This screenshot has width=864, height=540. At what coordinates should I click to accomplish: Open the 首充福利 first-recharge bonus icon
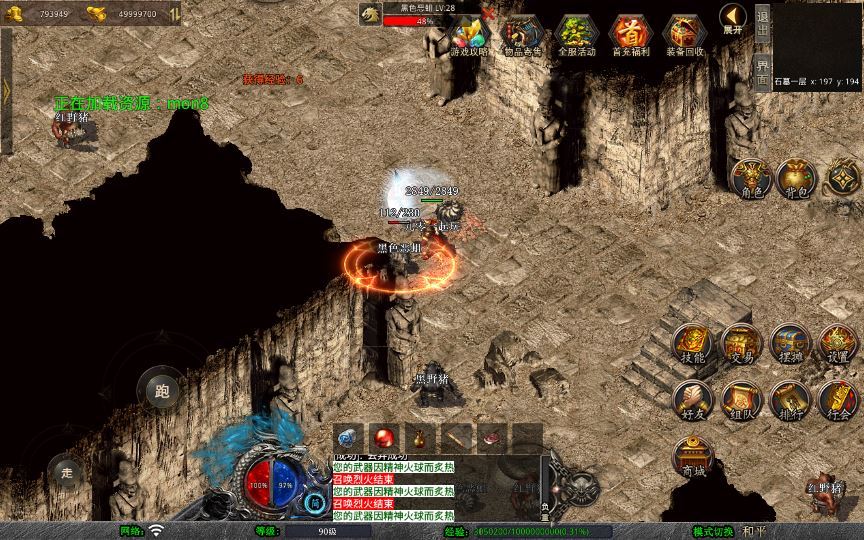click(x=630, y=35)
